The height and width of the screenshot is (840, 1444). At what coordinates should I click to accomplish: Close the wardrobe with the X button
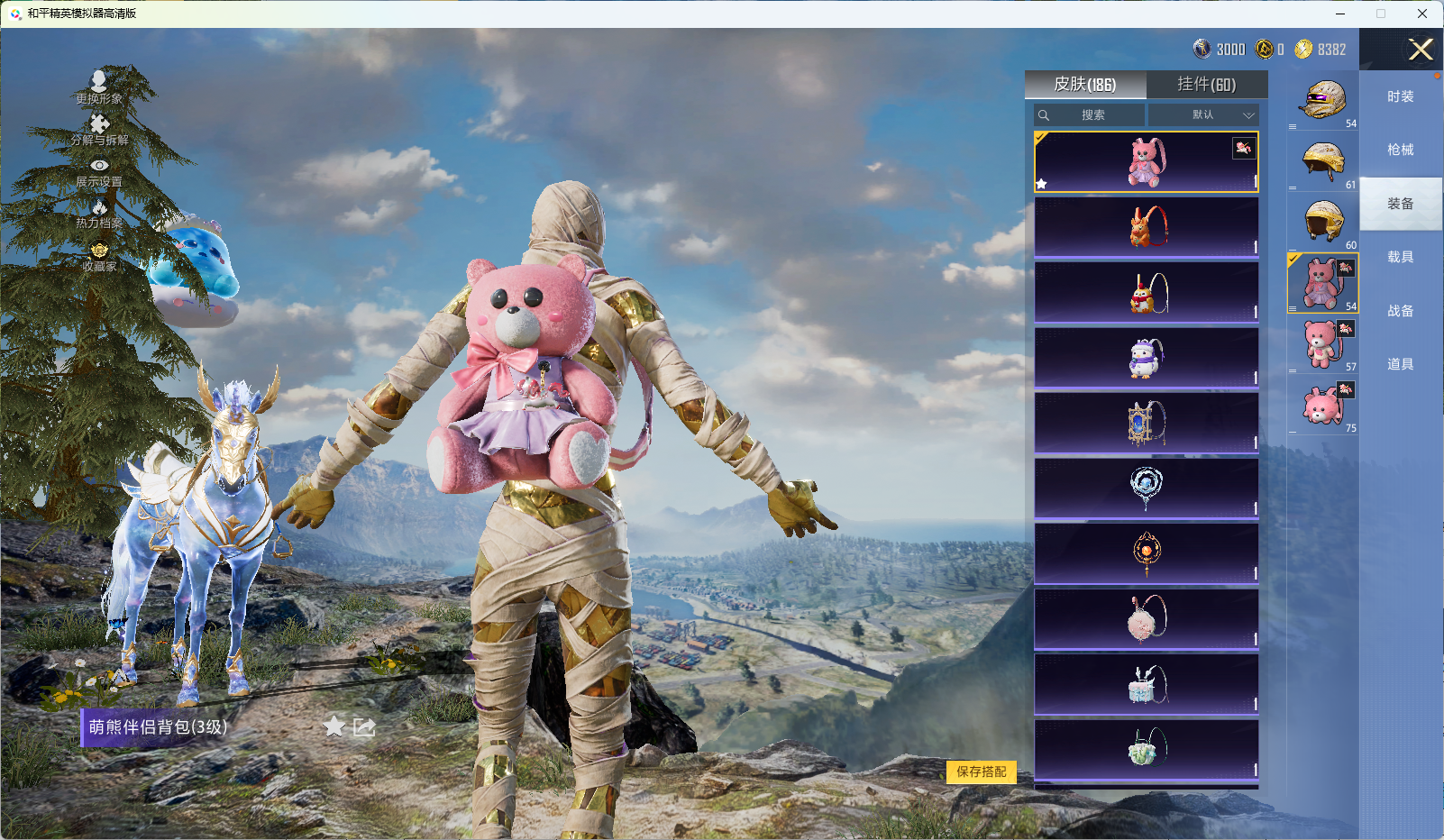pyautogui.click(x=1421, y=50)
